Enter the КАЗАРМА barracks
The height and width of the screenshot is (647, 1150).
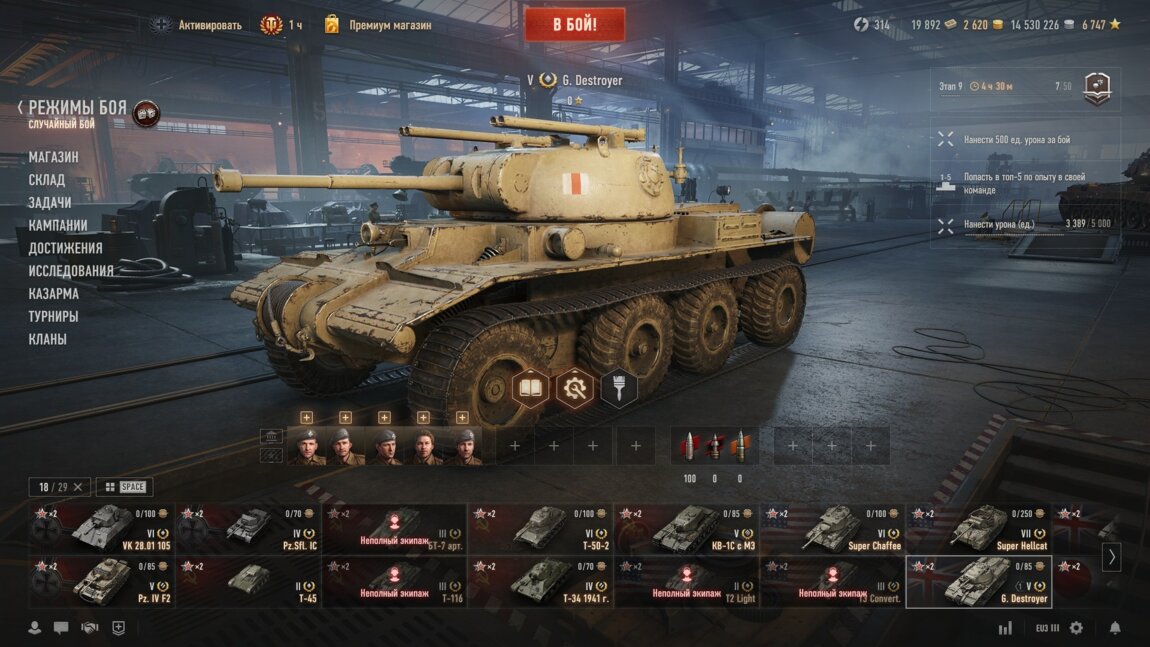[54, 294]
